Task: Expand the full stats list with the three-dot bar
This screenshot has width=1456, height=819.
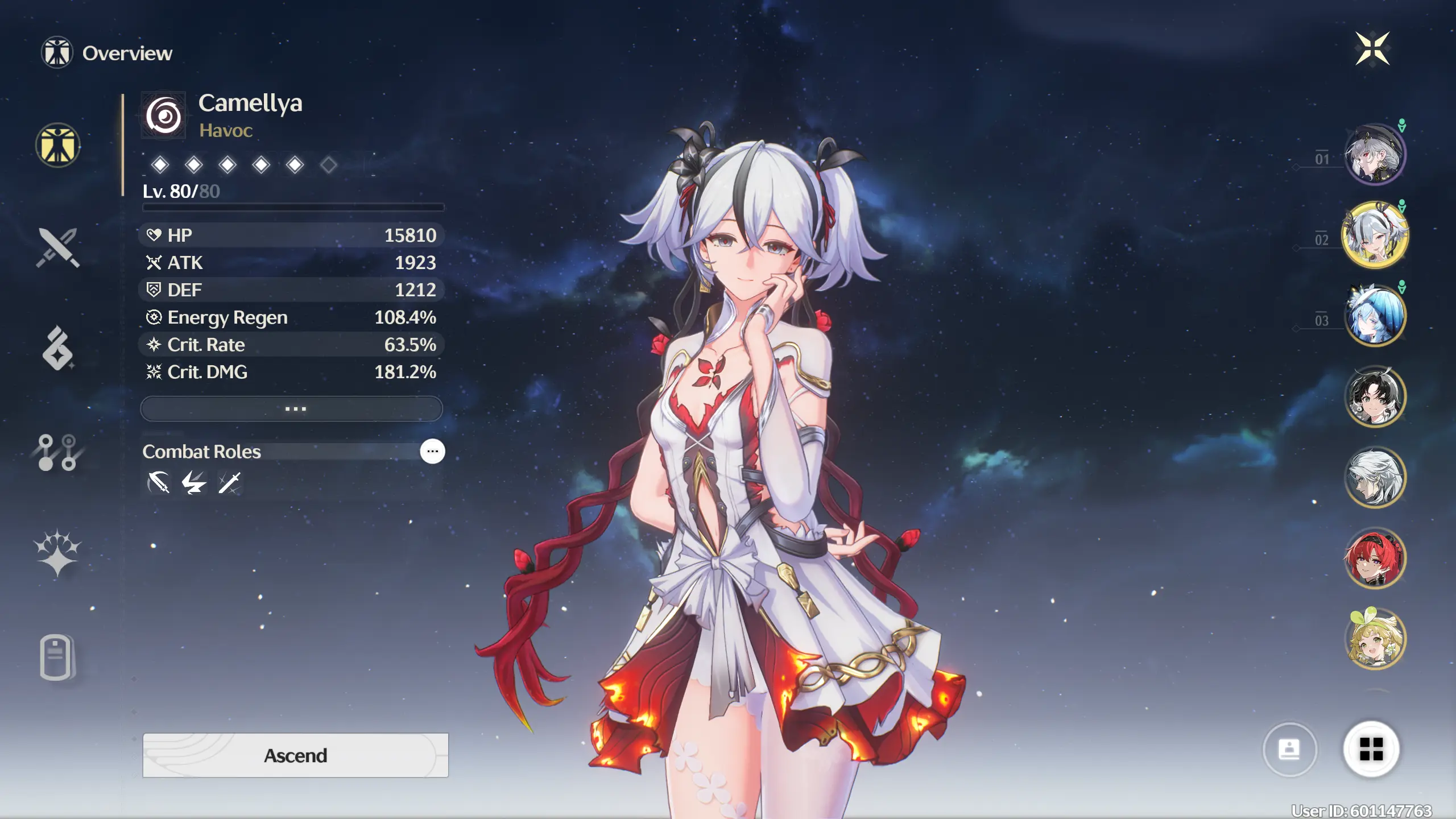Action: tap(291, 409)
